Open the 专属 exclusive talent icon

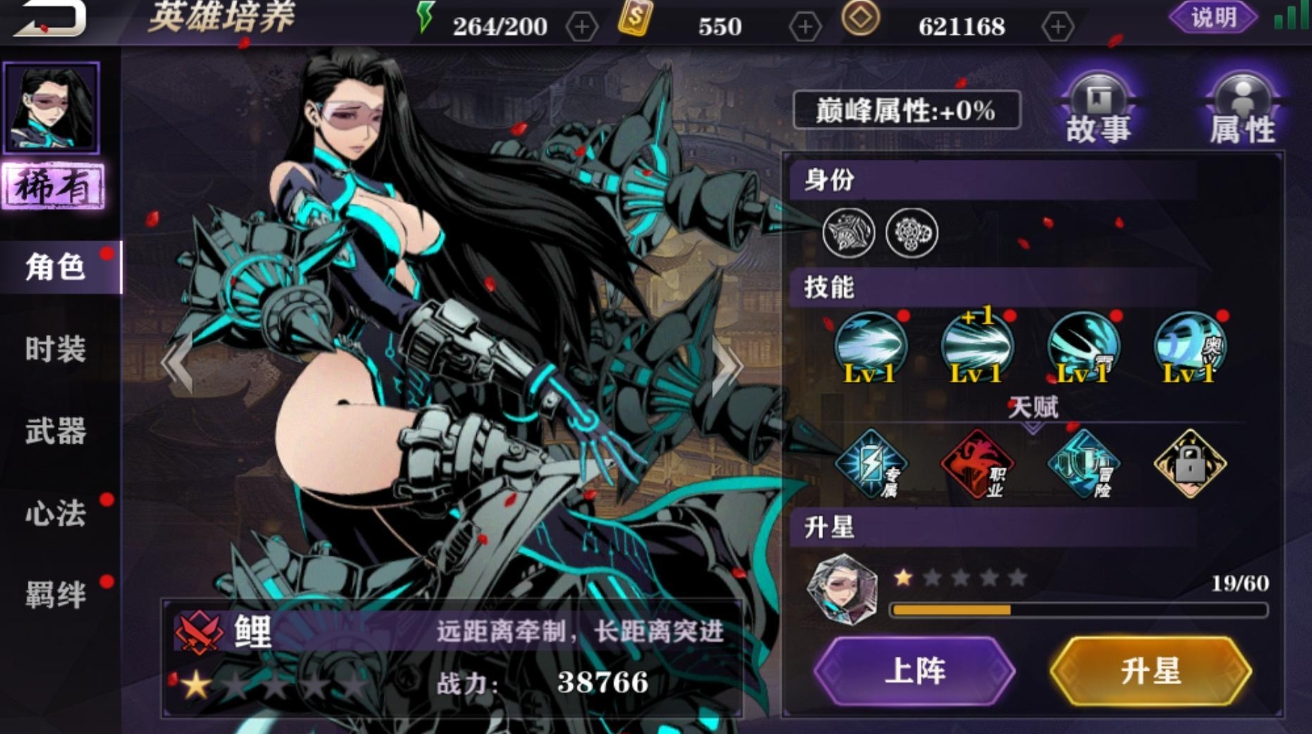871,464
